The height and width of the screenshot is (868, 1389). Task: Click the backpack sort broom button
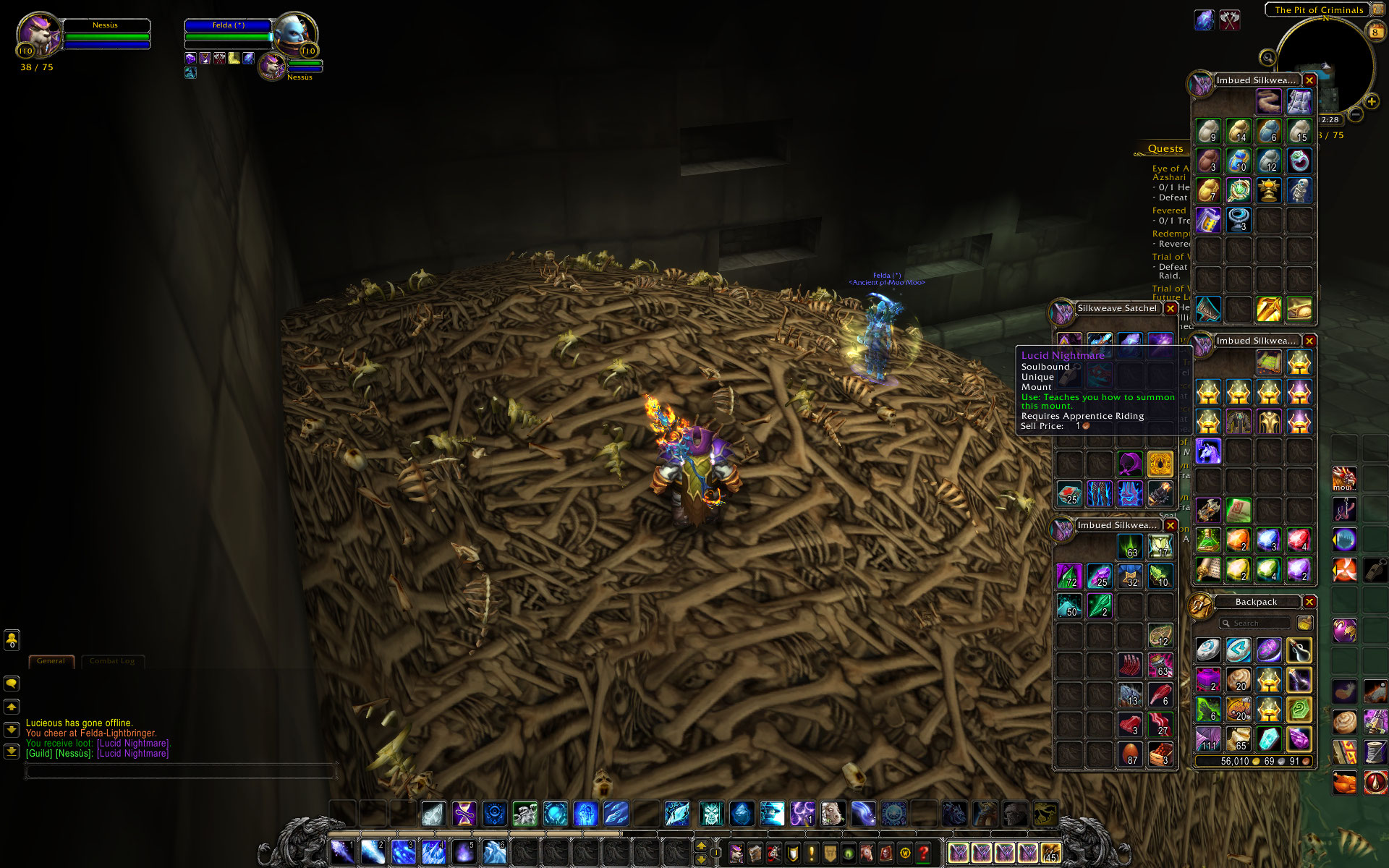tap(1304, 624)
